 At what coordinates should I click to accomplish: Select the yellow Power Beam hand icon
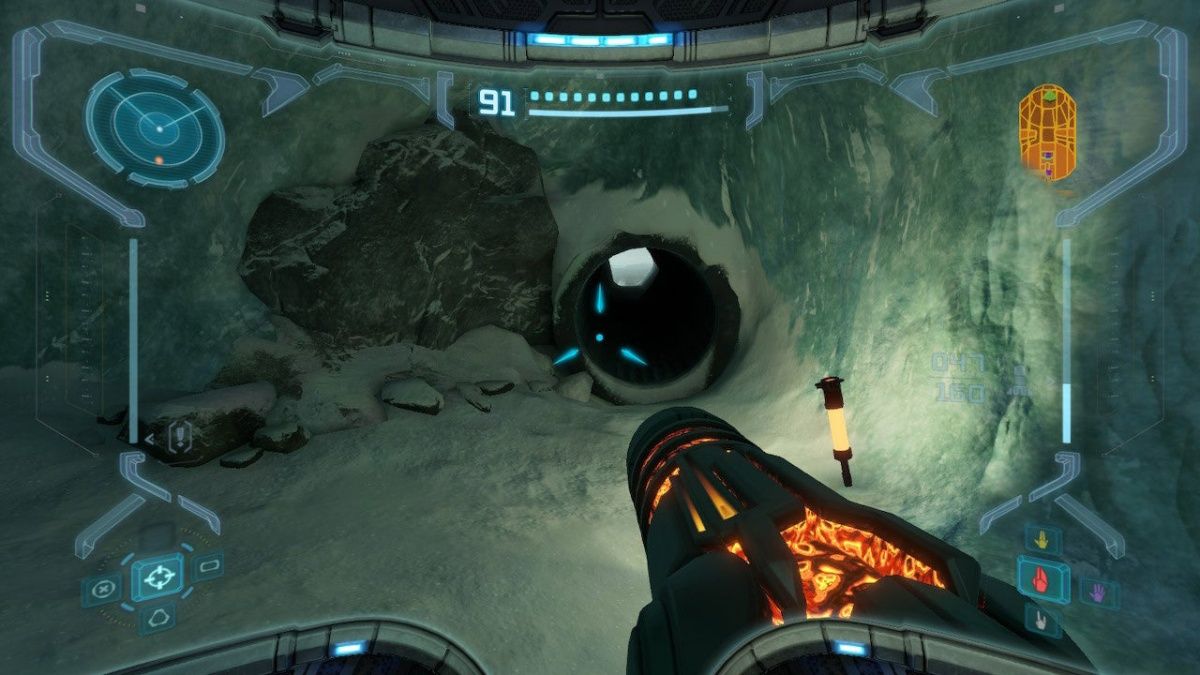pyautogui.click(x=1042, y=540)
